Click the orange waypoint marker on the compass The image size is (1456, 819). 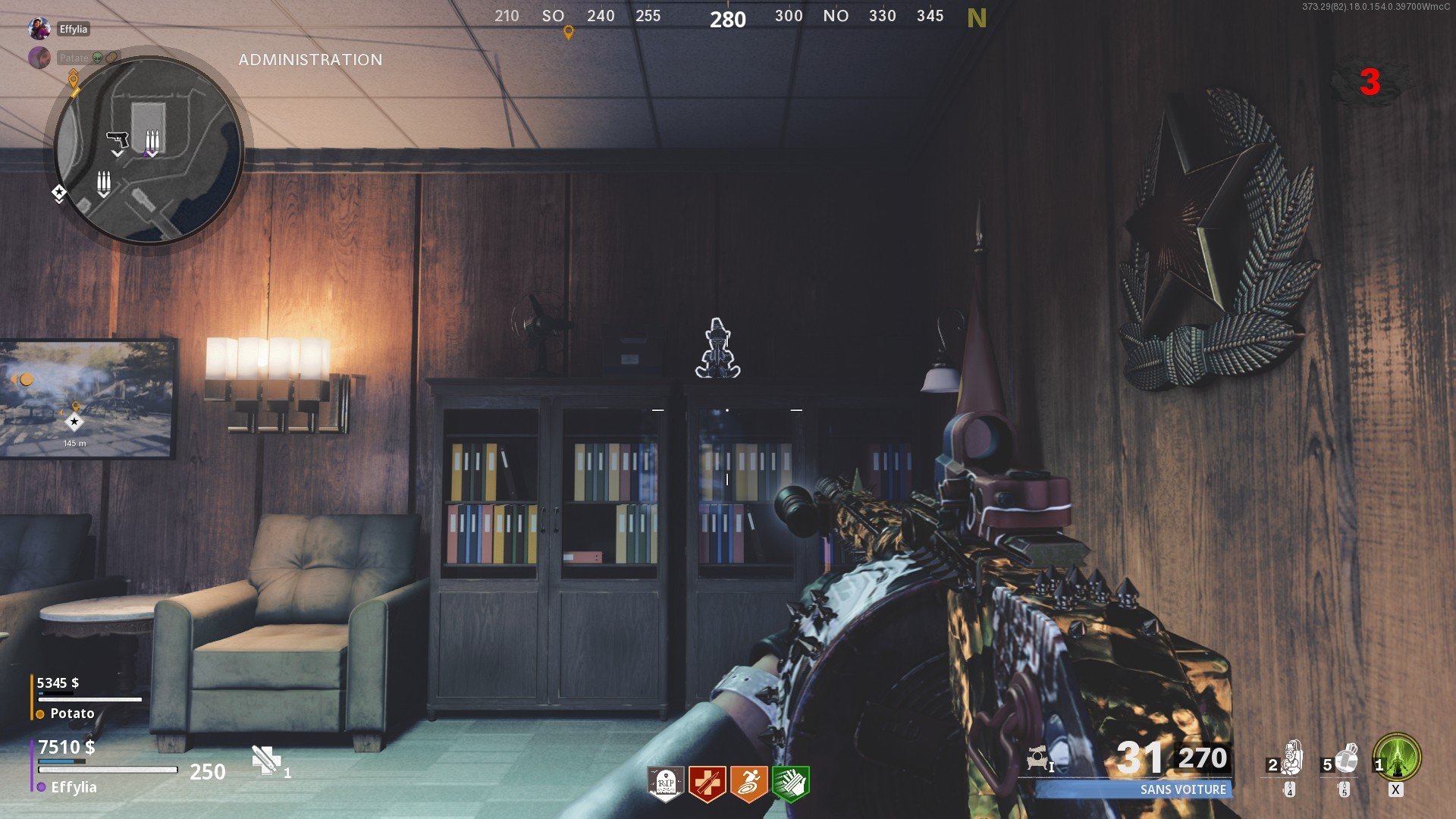pyautogui.click(x=567, y=33)
